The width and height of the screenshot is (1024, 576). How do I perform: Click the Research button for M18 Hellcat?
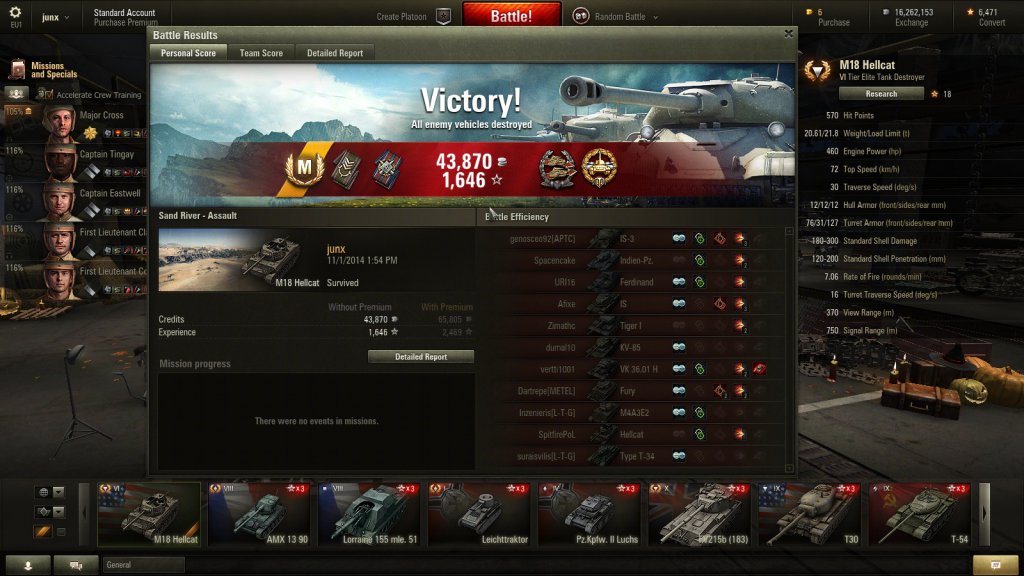[881, 94]
